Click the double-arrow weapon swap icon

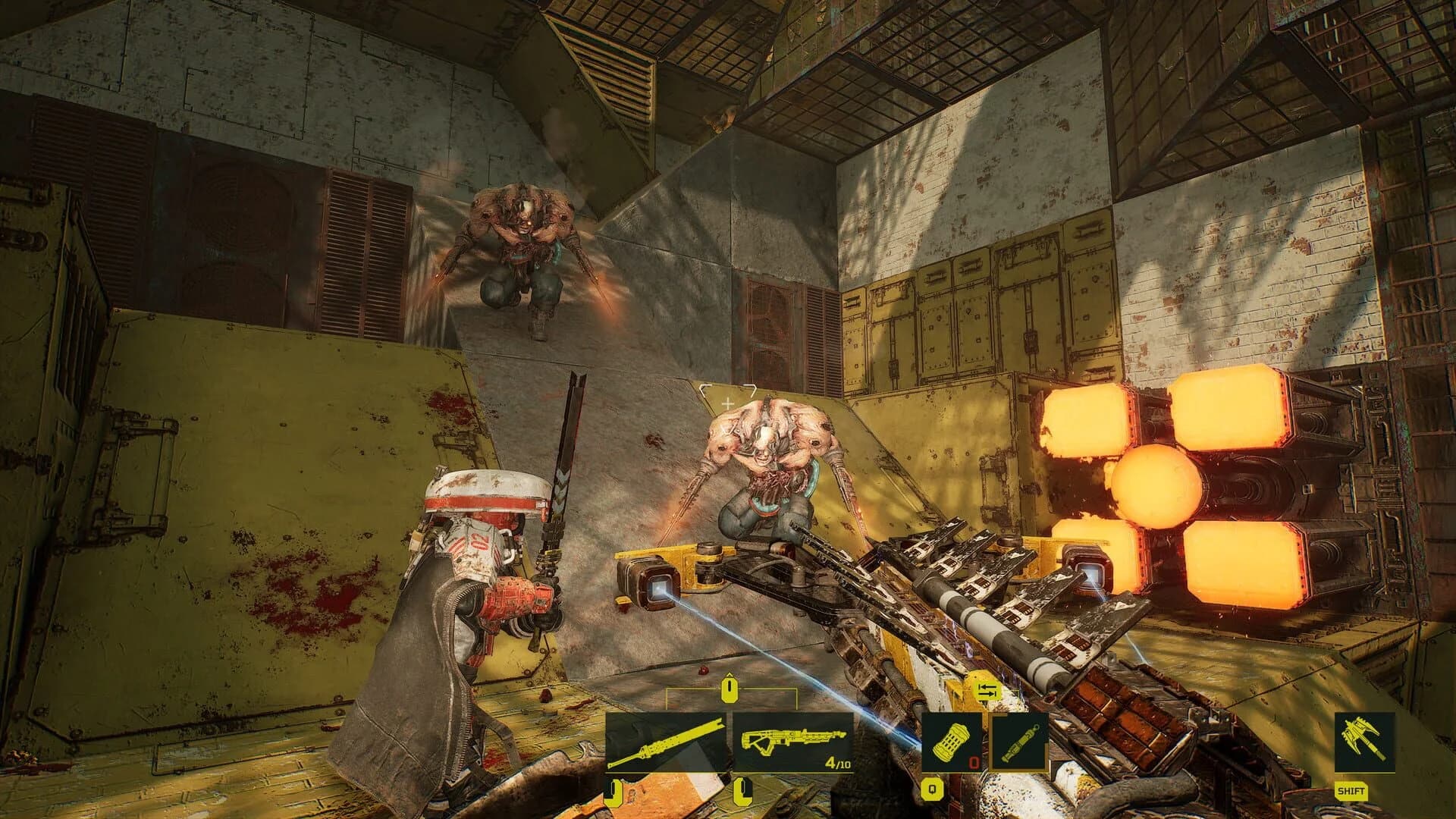click(990, 690)
